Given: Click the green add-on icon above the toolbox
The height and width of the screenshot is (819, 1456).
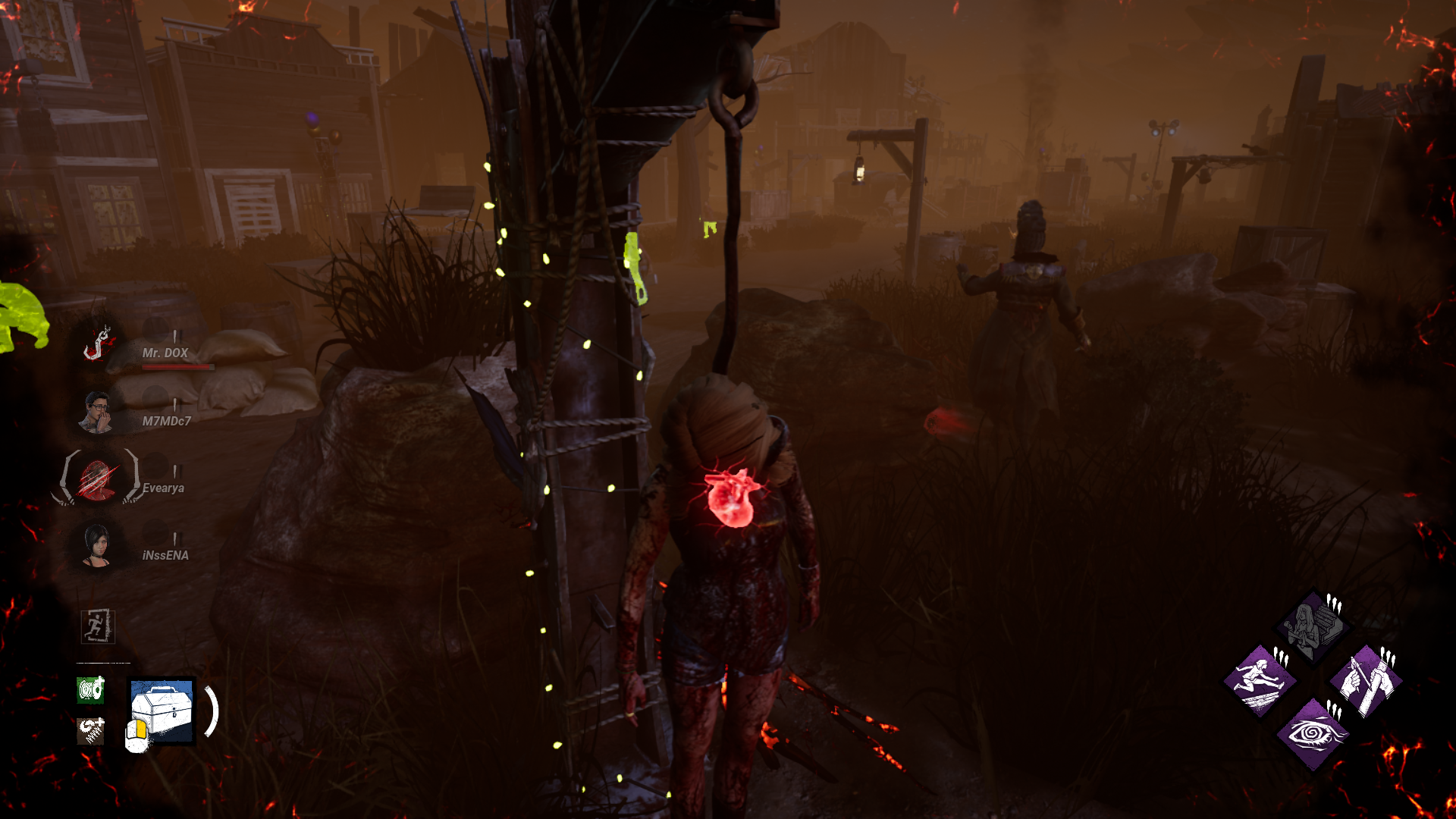Looking at the screenshot, I should click(x=90, y=691).
